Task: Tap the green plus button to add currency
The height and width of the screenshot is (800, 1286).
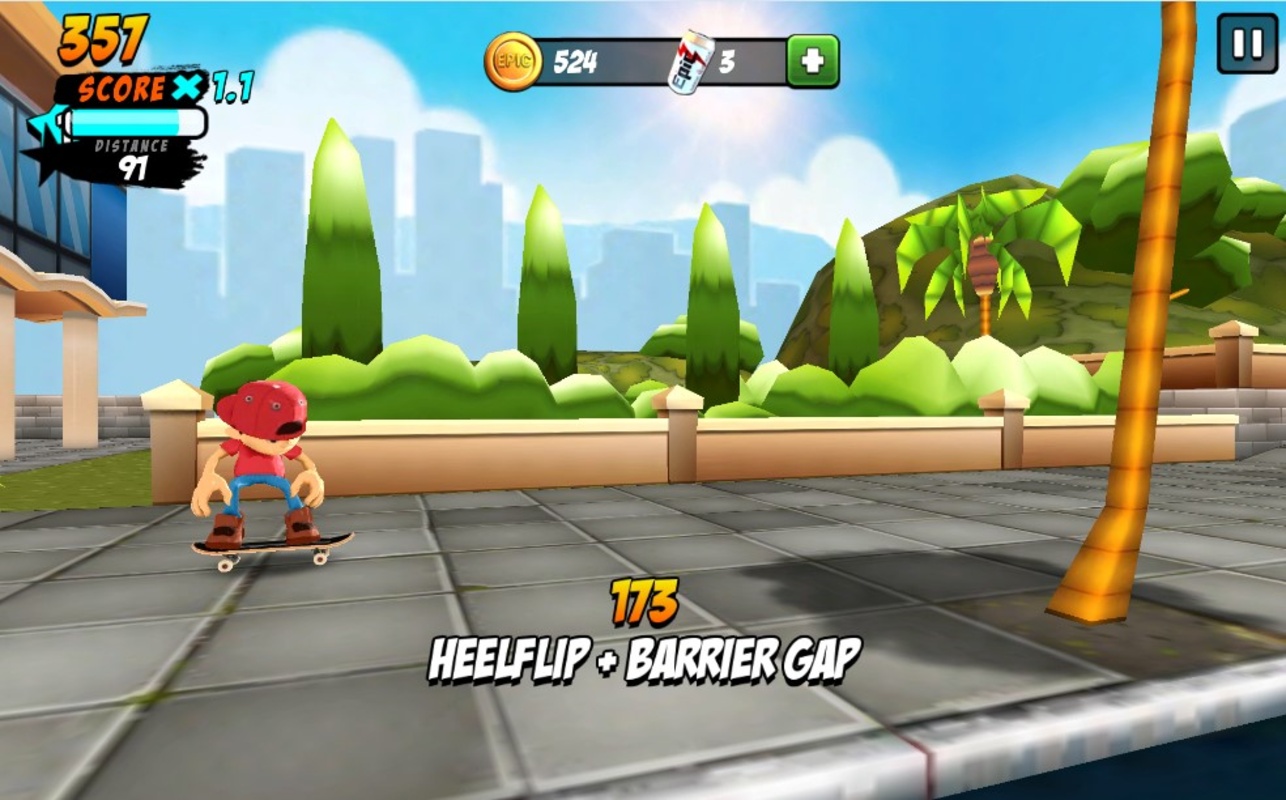Action: (x=812, y=62)
